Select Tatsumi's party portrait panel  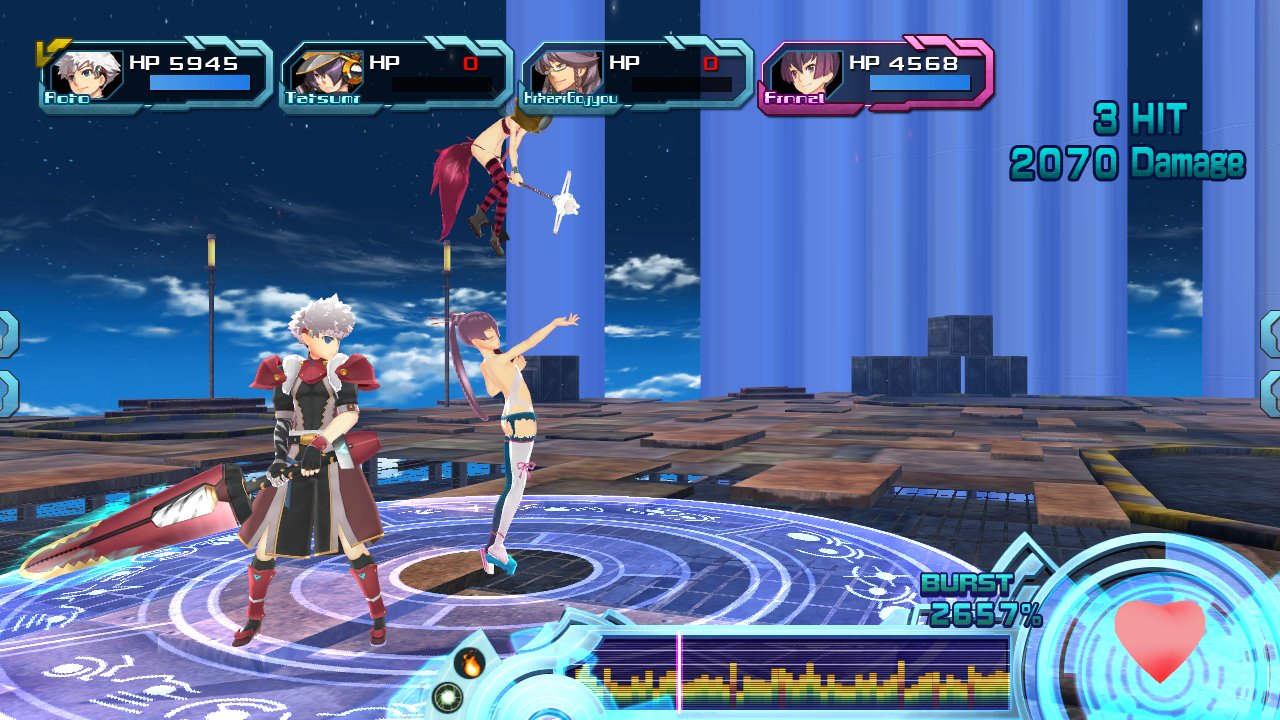395,74
